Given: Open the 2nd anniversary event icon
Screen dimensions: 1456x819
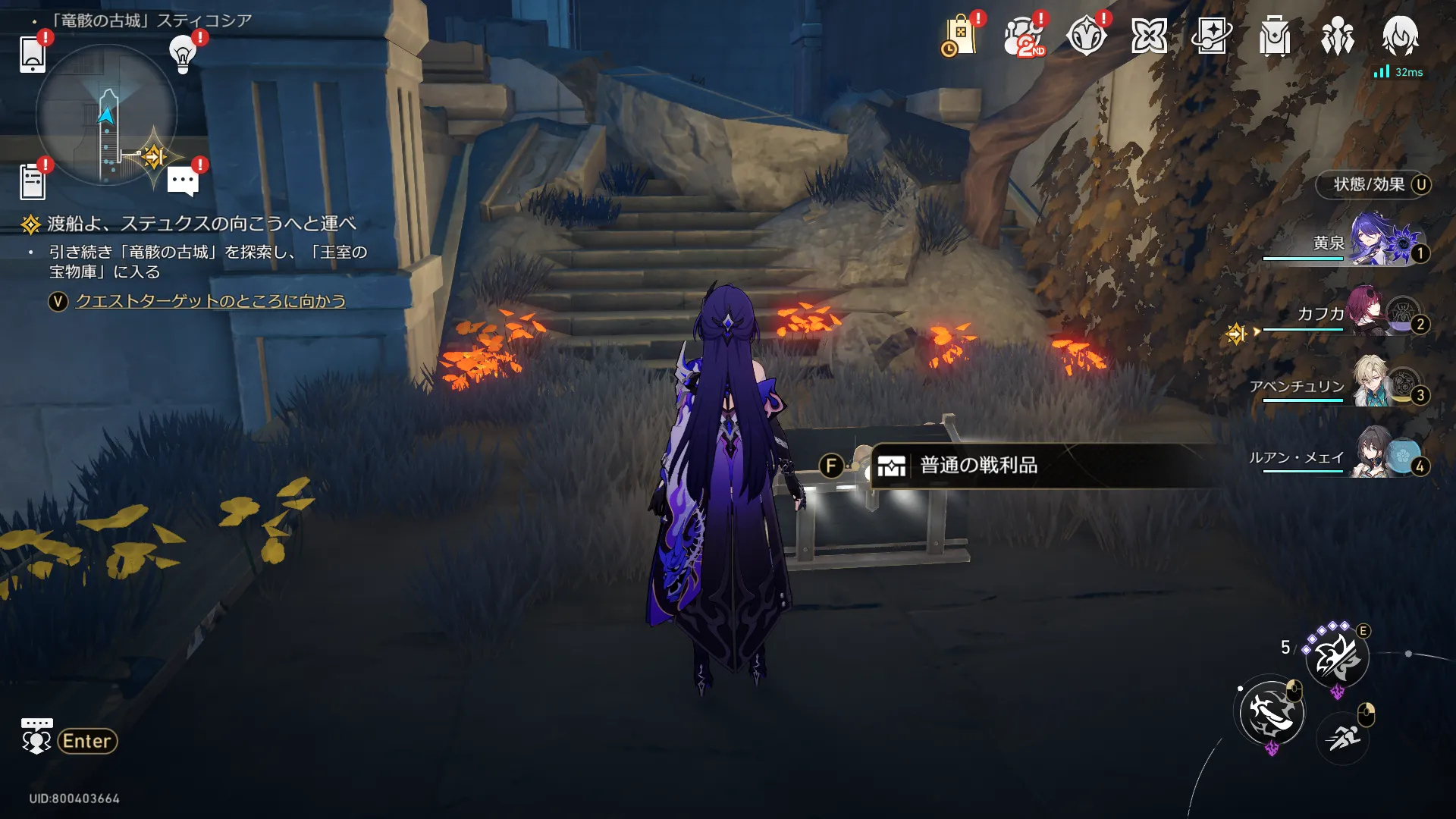Looking at the screenshot, I should (x=1023, y=36).
